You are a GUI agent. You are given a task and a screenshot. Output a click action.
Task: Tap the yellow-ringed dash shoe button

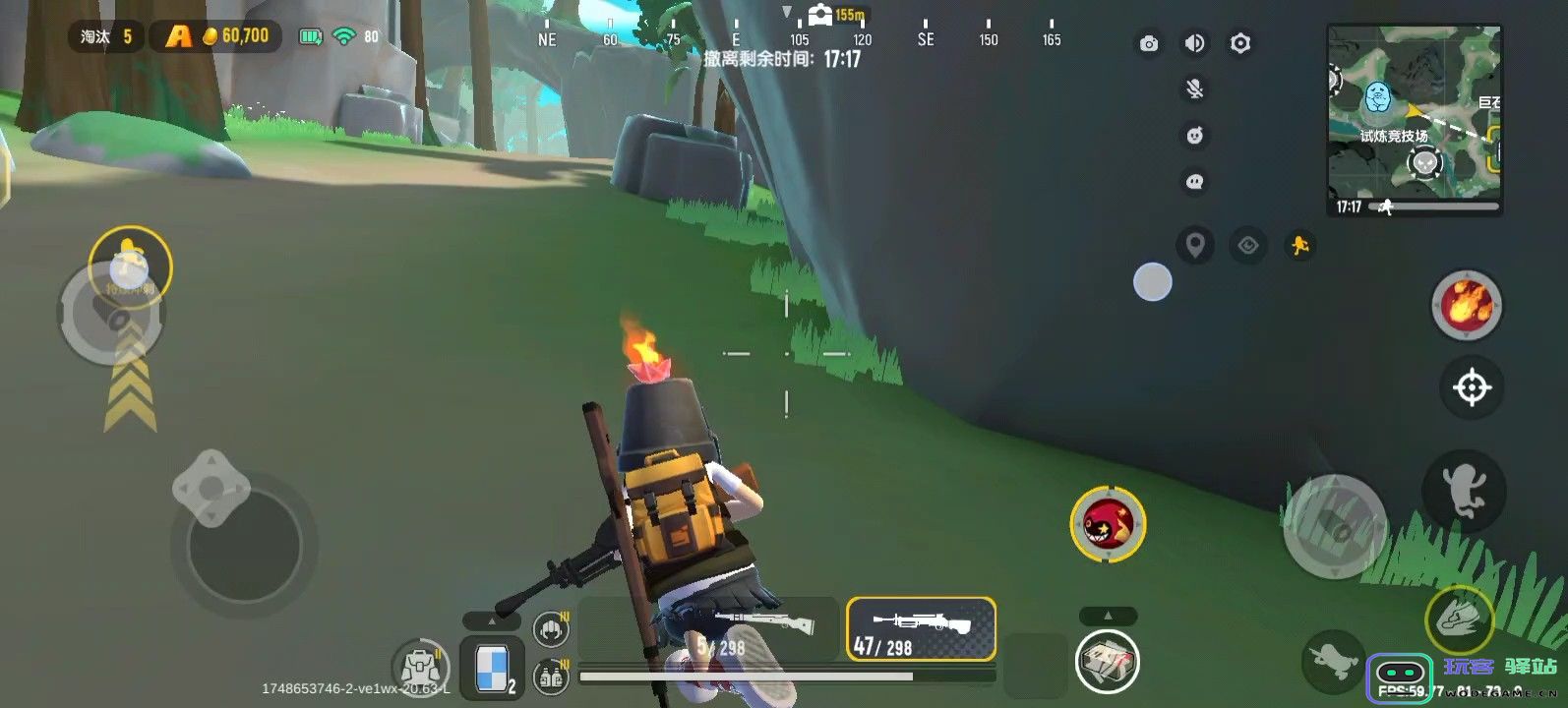(x=1460, y=620)
